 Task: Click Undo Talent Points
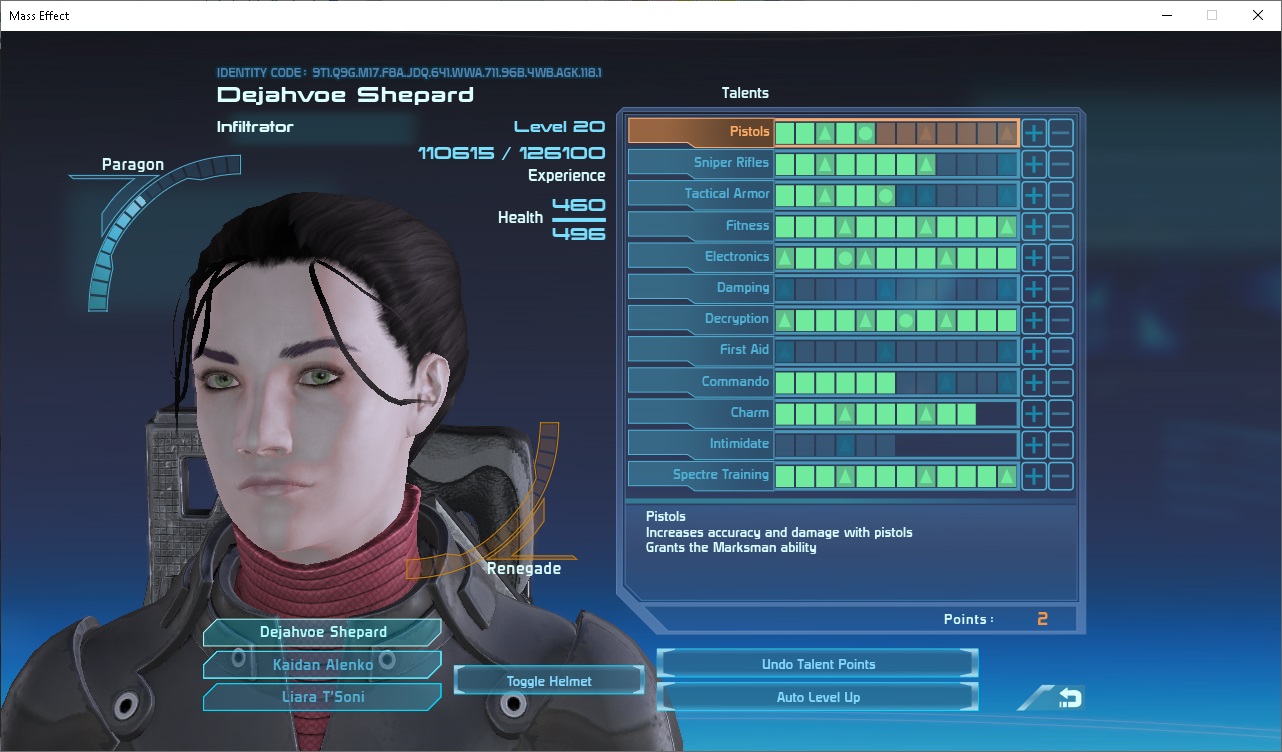pyautogui.click(x=817, y=663)
